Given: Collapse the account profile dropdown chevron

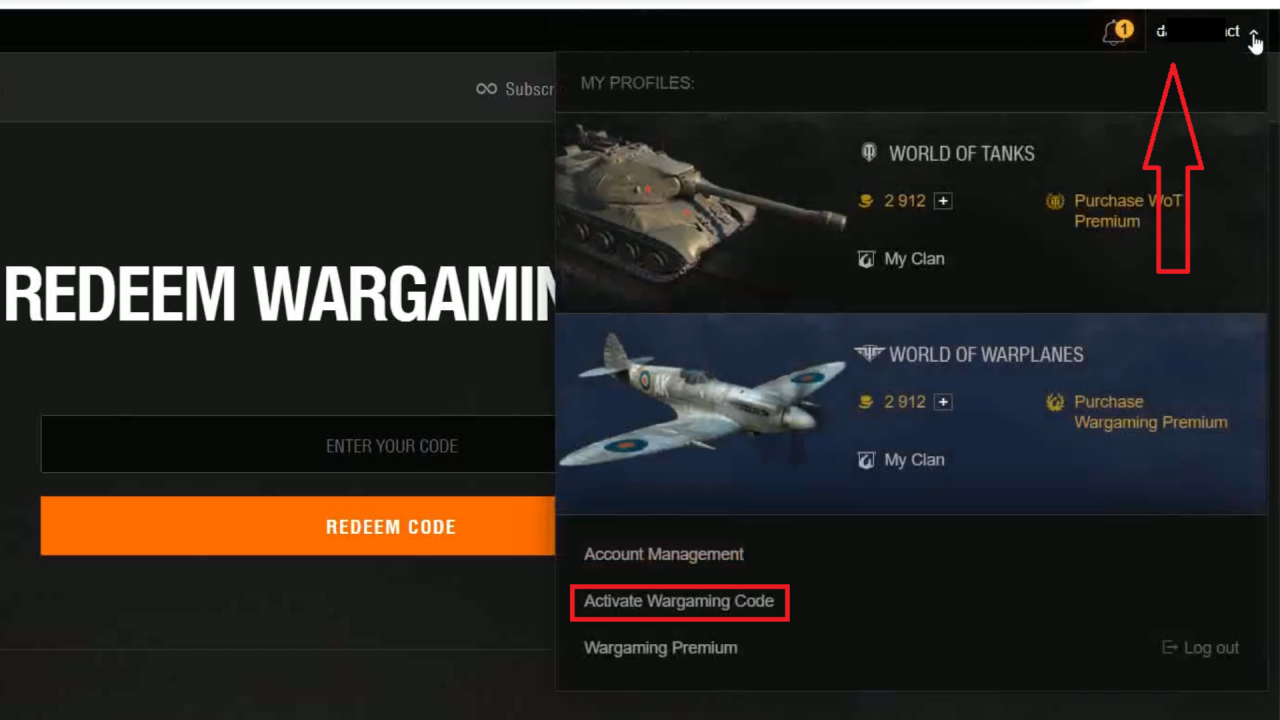Looking at the screenshot, I should [x=1254, y=31].
